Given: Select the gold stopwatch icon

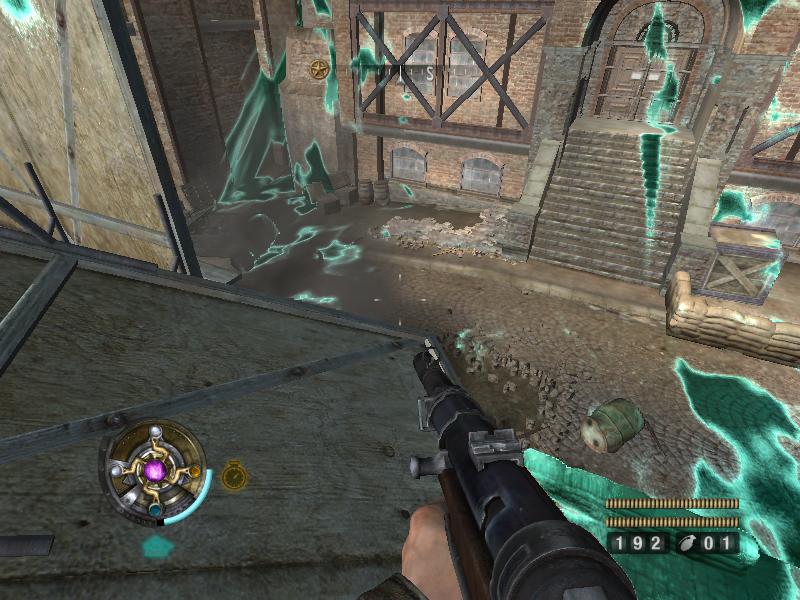Looking at the screenshot, I should pyautogui.click(x=233, y=475).
